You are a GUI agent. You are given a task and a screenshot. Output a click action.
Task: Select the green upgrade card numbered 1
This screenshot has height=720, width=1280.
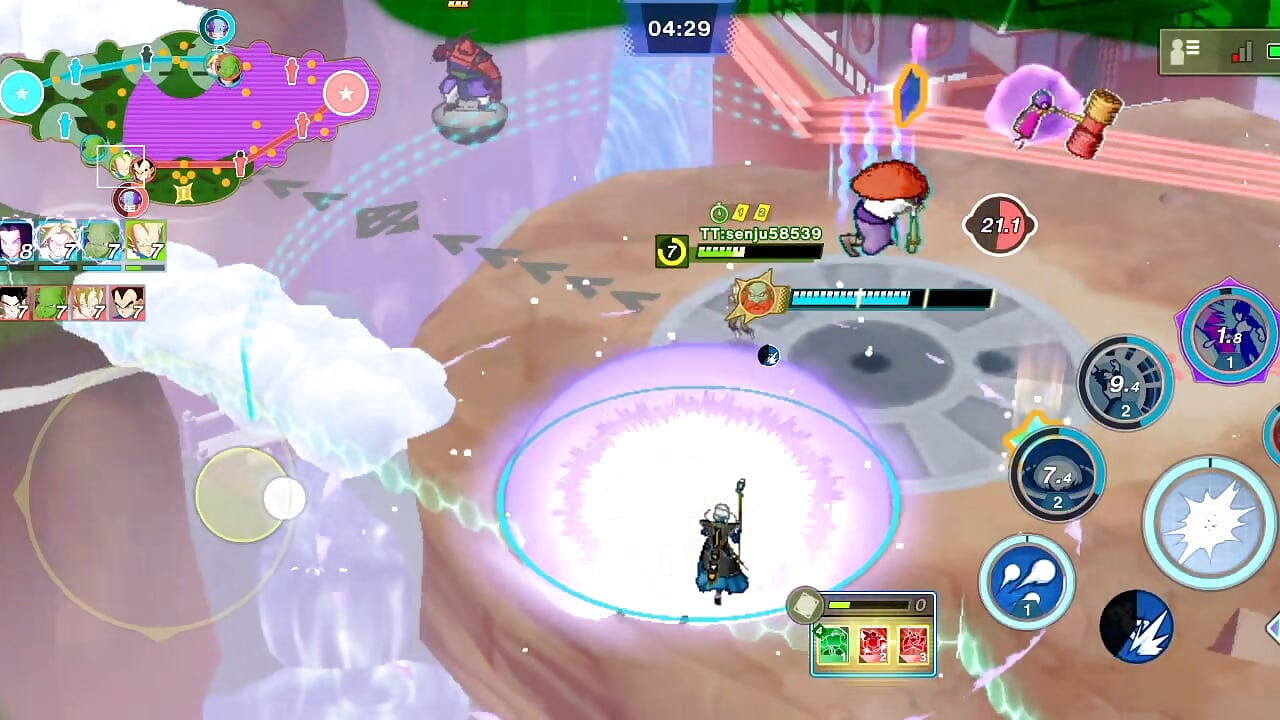point(834,645)
